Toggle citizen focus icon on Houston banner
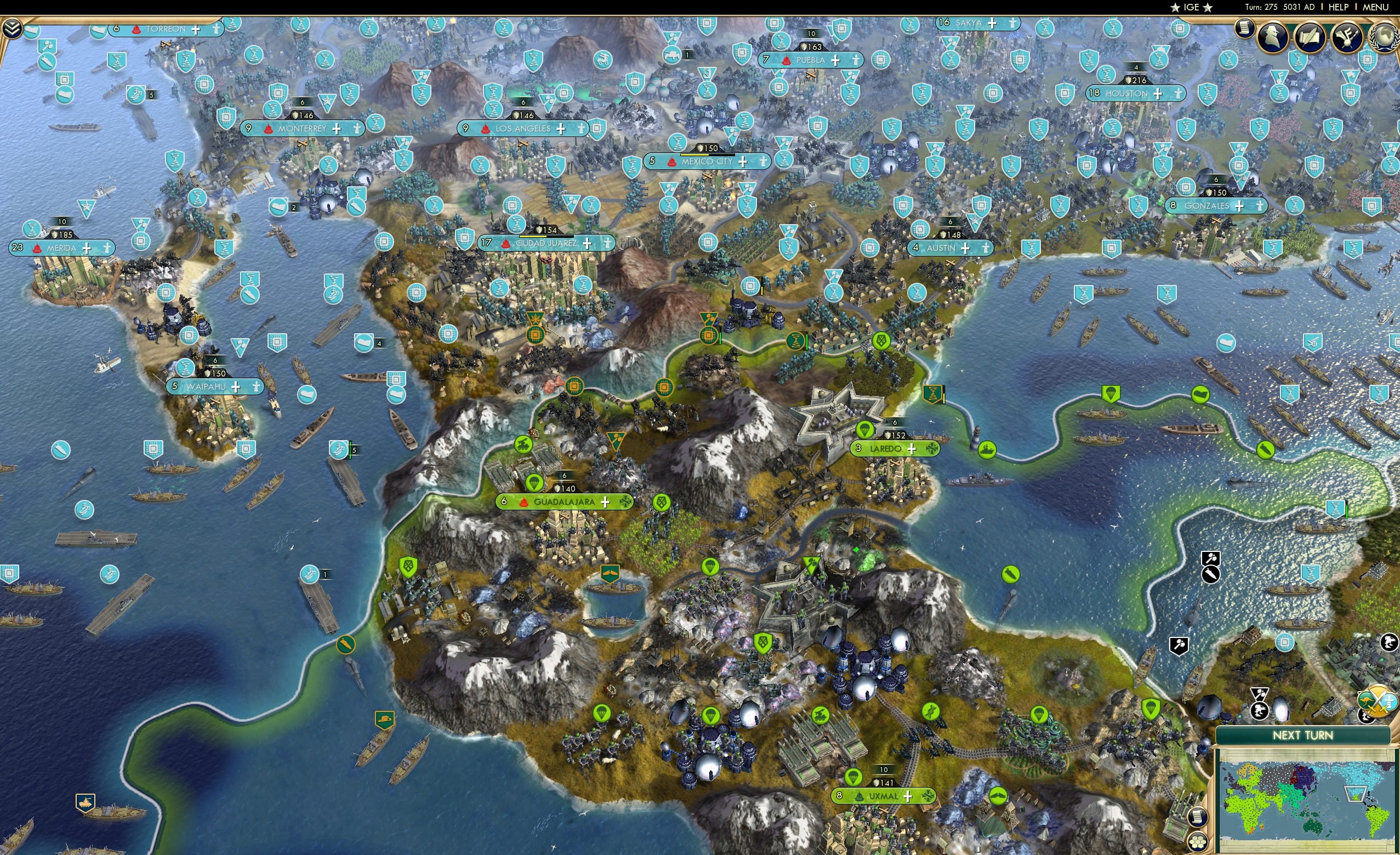The width and height of the screenshot is (1400, 855). [1179, 95]
